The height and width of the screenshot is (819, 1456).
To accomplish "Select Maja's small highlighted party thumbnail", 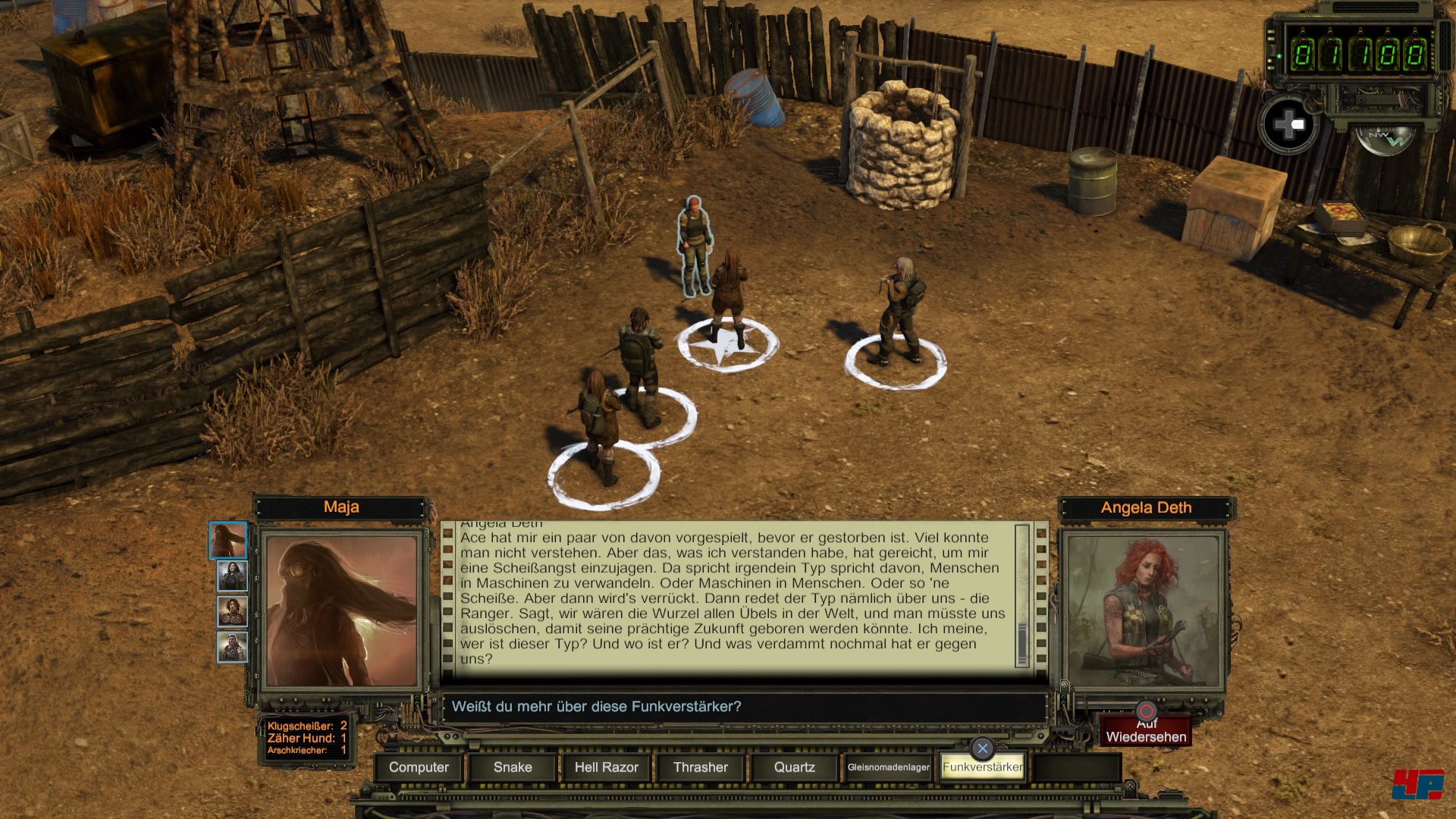I will [x=228, y=540].
